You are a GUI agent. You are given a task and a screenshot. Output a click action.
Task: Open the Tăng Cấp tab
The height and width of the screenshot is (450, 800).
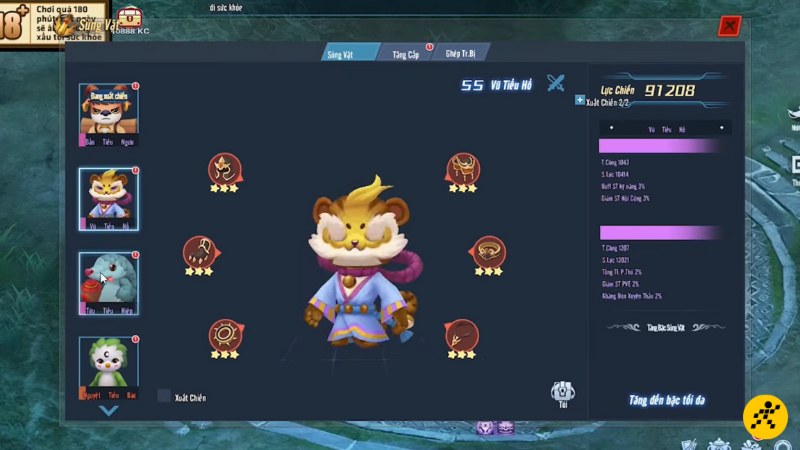point(406,53)
